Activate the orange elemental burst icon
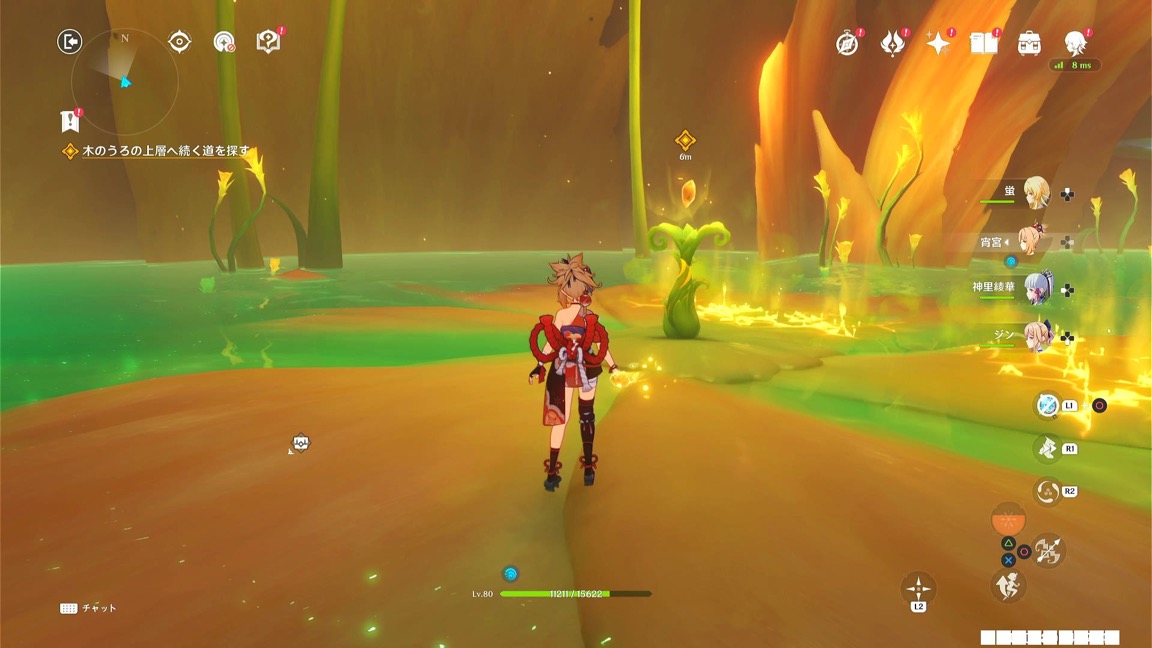1152x648 pixels. [x=1008, y=521]
